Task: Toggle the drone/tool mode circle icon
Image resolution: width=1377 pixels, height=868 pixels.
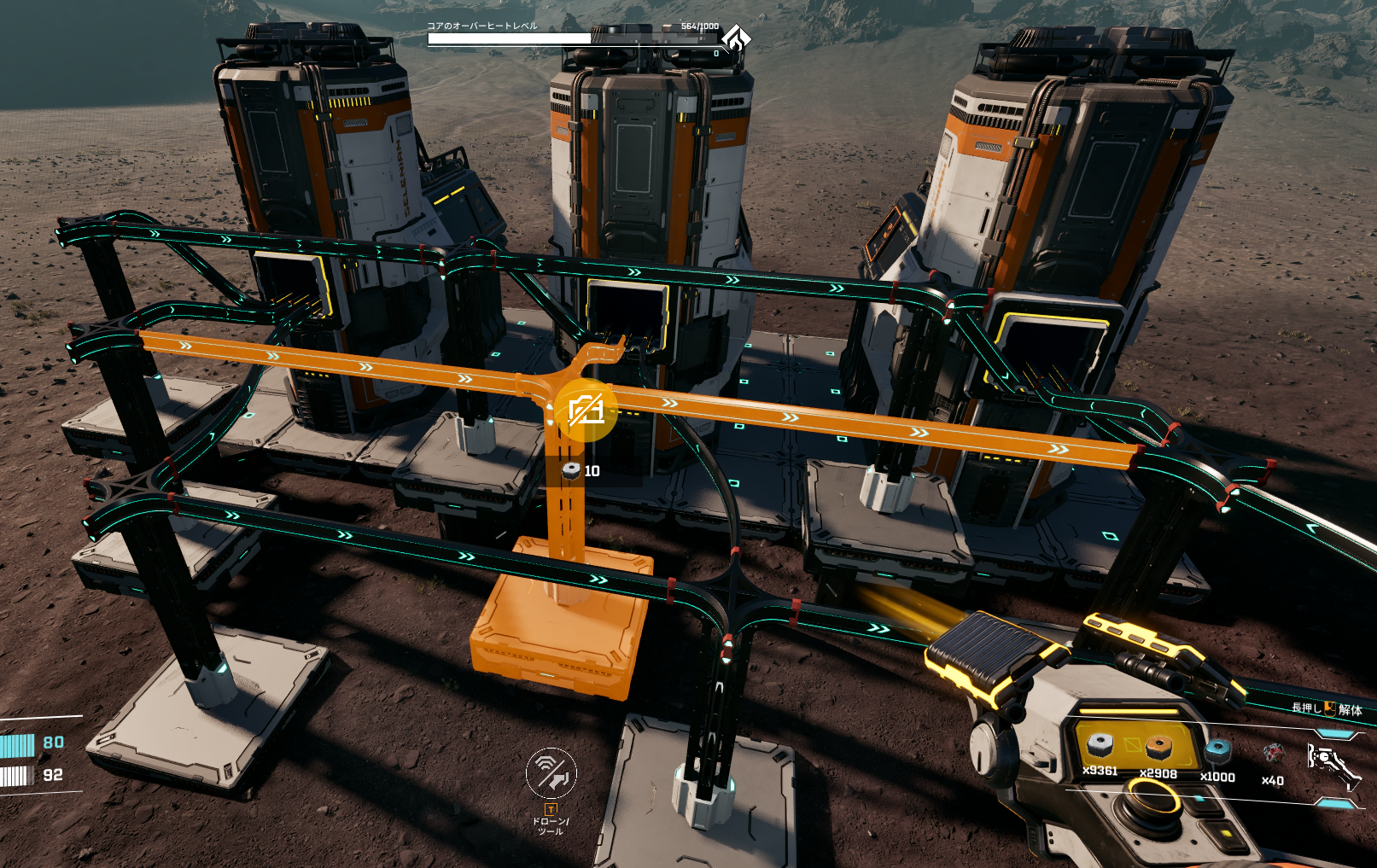Action: click(x=551, y=773)
